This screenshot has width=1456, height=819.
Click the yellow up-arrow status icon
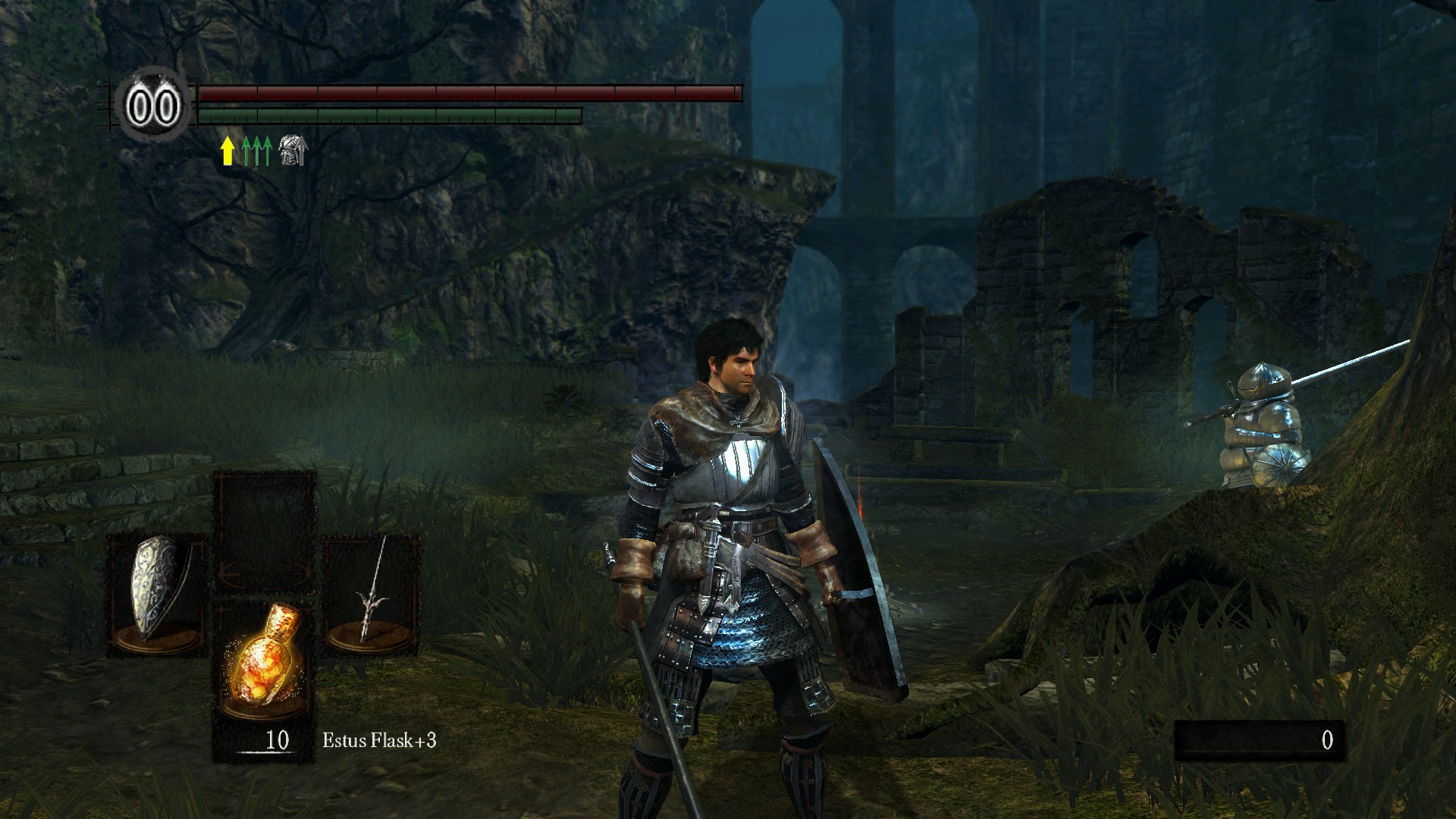(x=227, y=151)
